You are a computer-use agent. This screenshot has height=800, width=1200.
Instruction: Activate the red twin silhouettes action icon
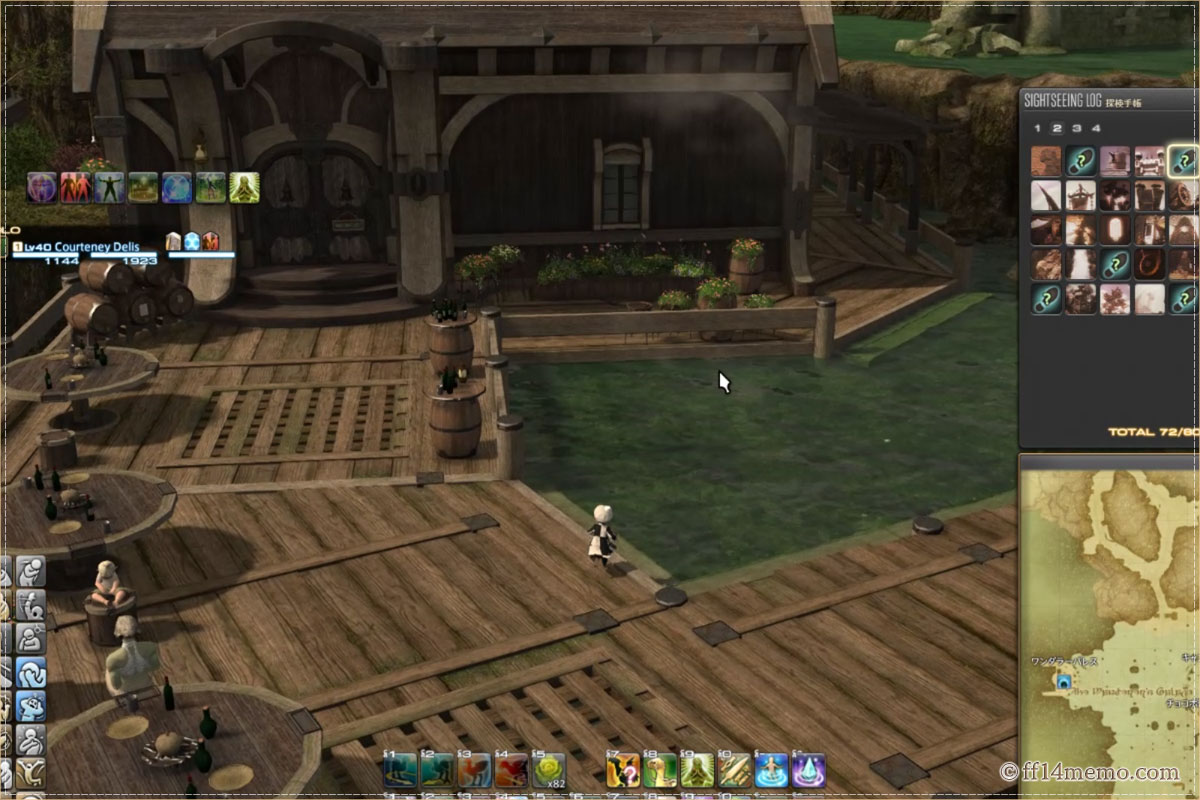(x=76, y=187)
